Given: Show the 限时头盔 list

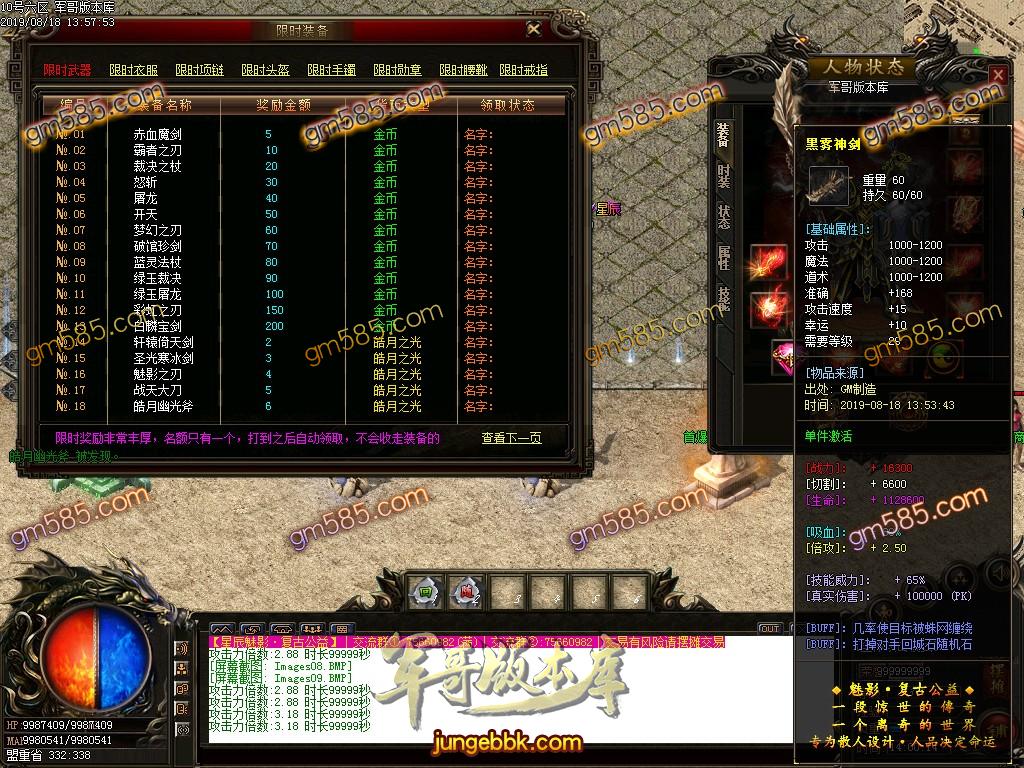Looking at the screenshot, I should click(265, 70).
